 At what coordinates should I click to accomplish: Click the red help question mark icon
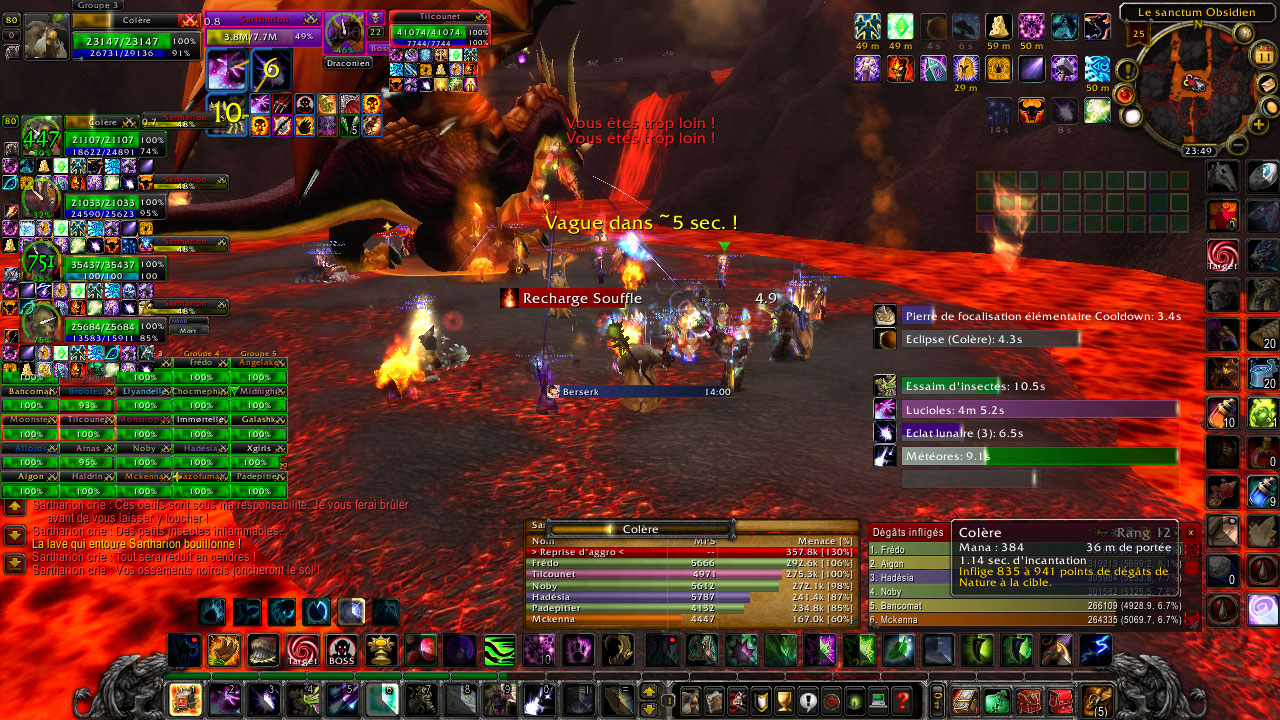click(901, 698)
